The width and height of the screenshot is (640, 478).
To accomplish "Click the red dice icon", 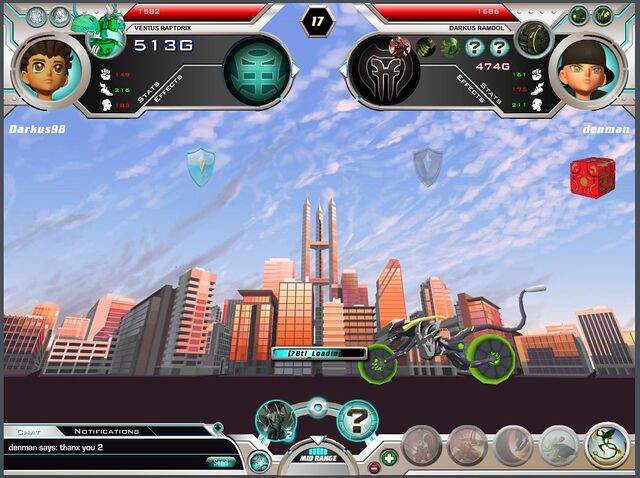I will (592, 176).
